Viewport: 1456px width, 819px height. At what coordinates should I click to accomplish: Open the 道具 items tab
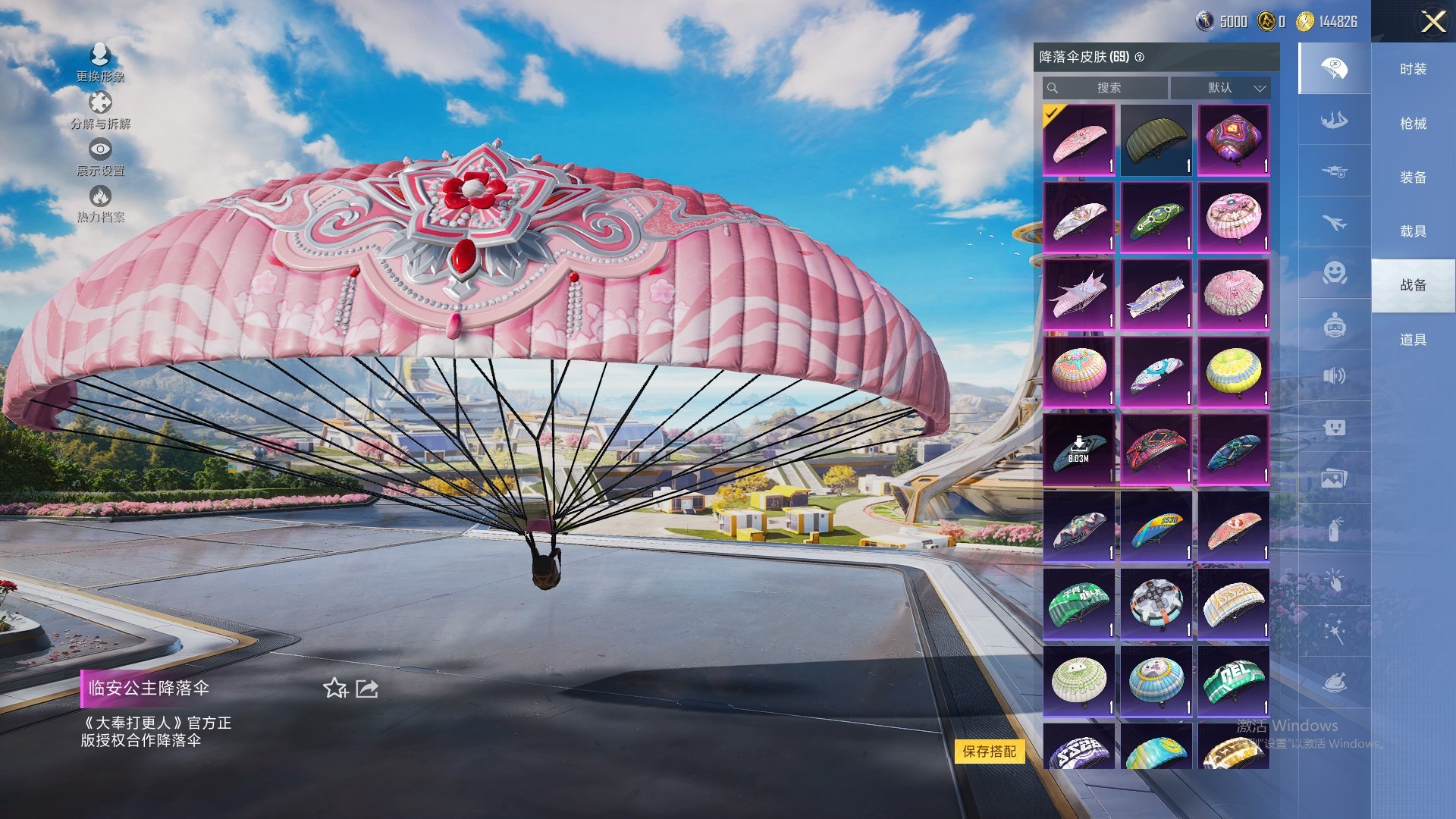coord(1413,340)
